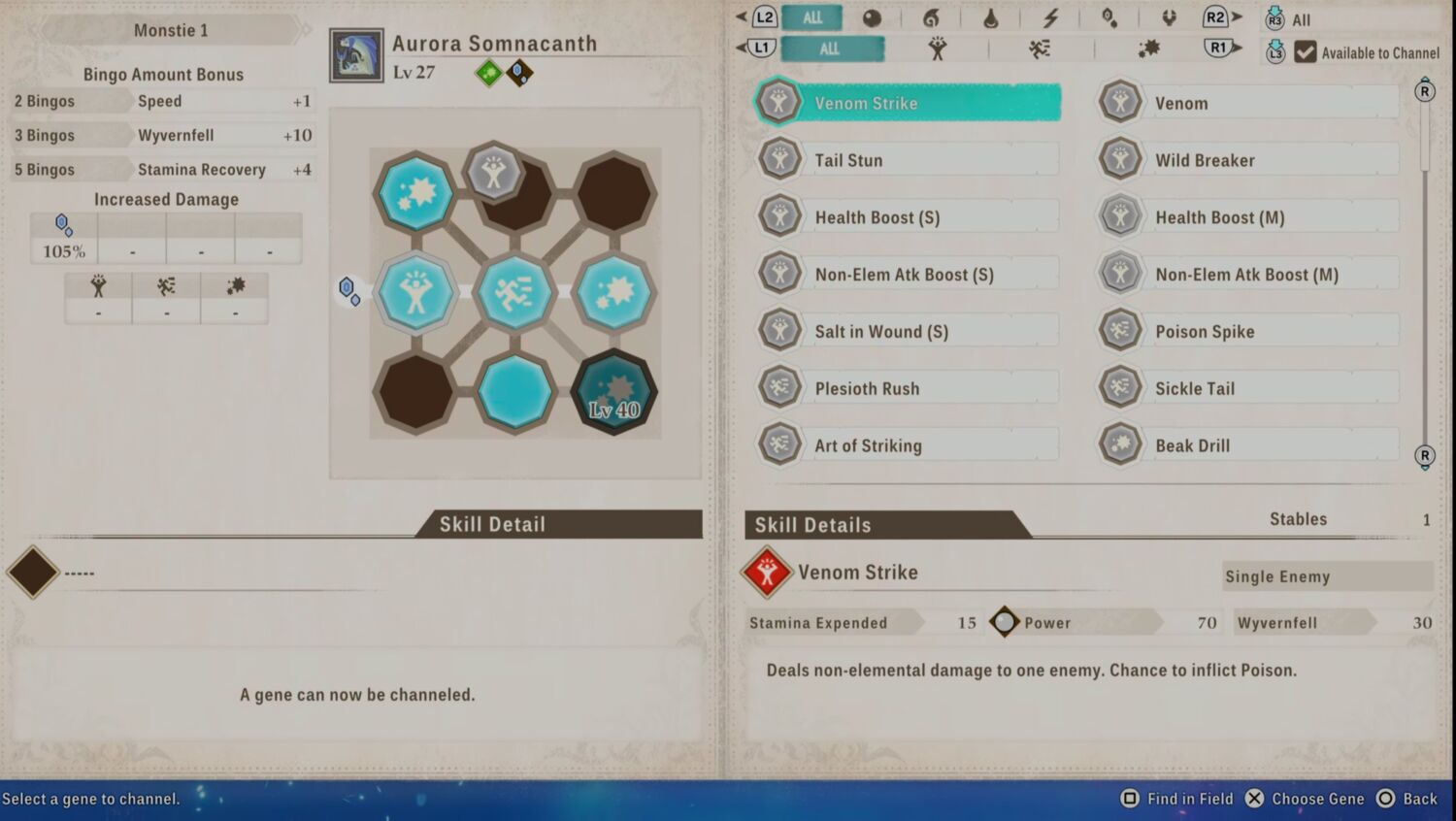
Task: Select Health Boost (S) from the list
Action: (908, 217)
